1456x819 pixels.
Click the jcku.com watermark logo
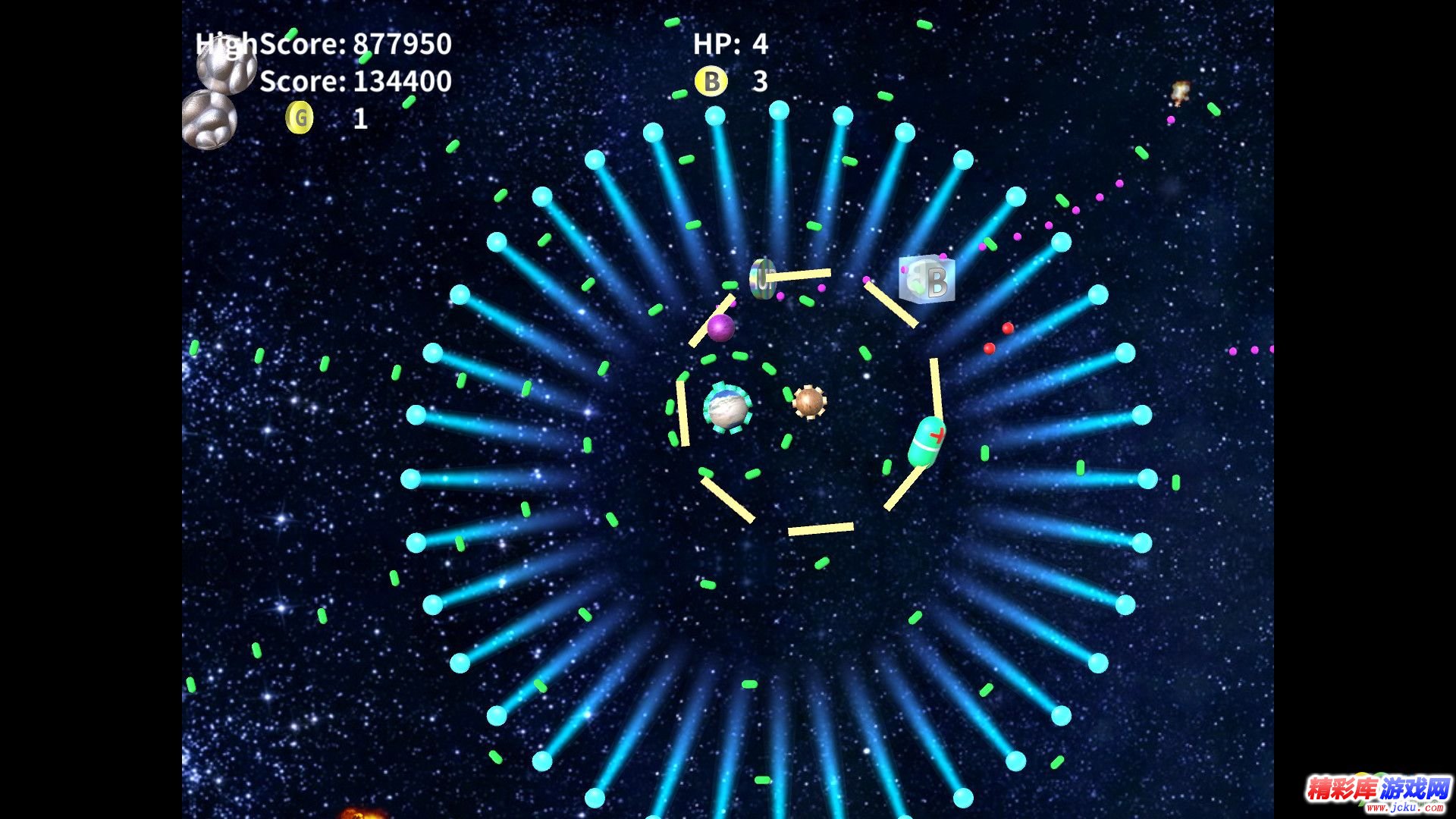(x=1377, y=793)
